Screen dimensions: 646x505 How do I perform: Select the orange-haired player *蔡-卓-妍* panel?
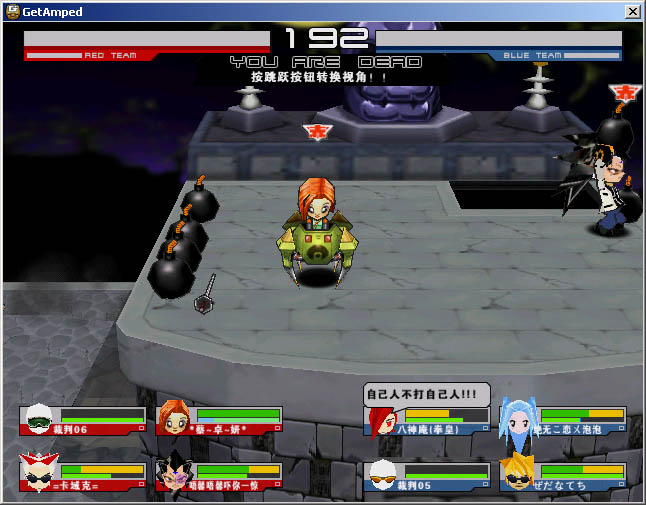click(219, 420)
